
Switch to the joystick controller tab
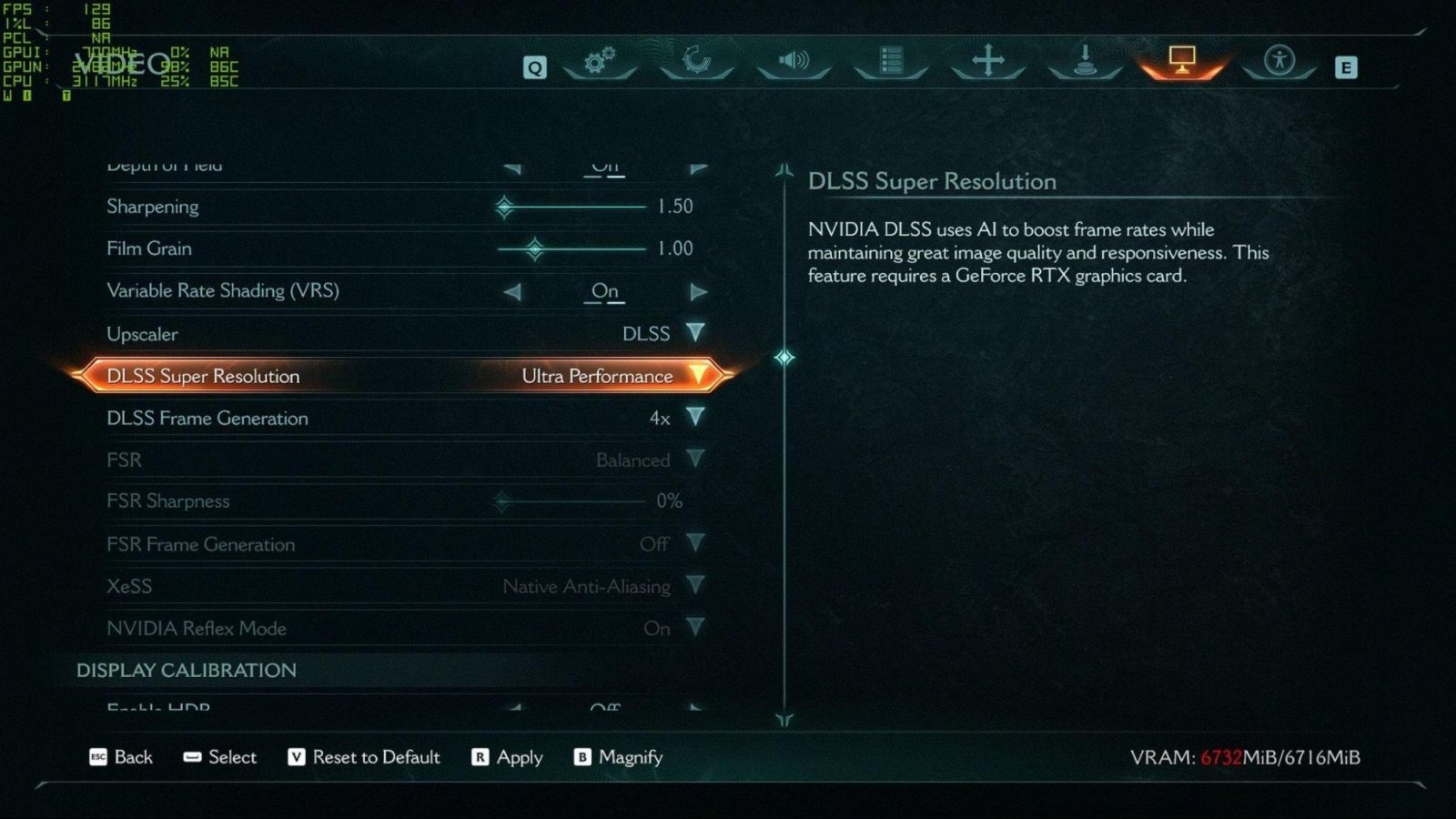1085,61
